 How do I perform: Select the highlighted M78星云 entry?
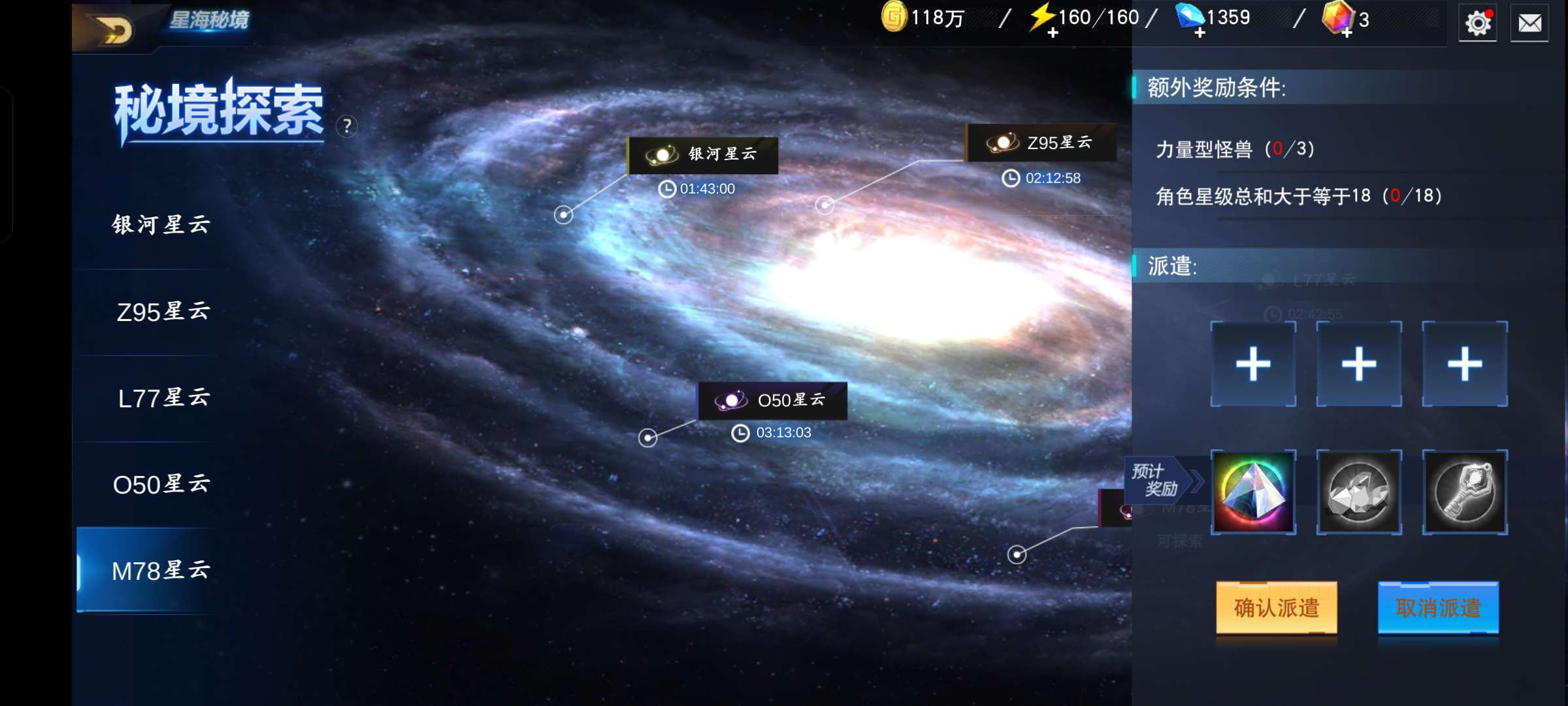(x=161, y=571)
